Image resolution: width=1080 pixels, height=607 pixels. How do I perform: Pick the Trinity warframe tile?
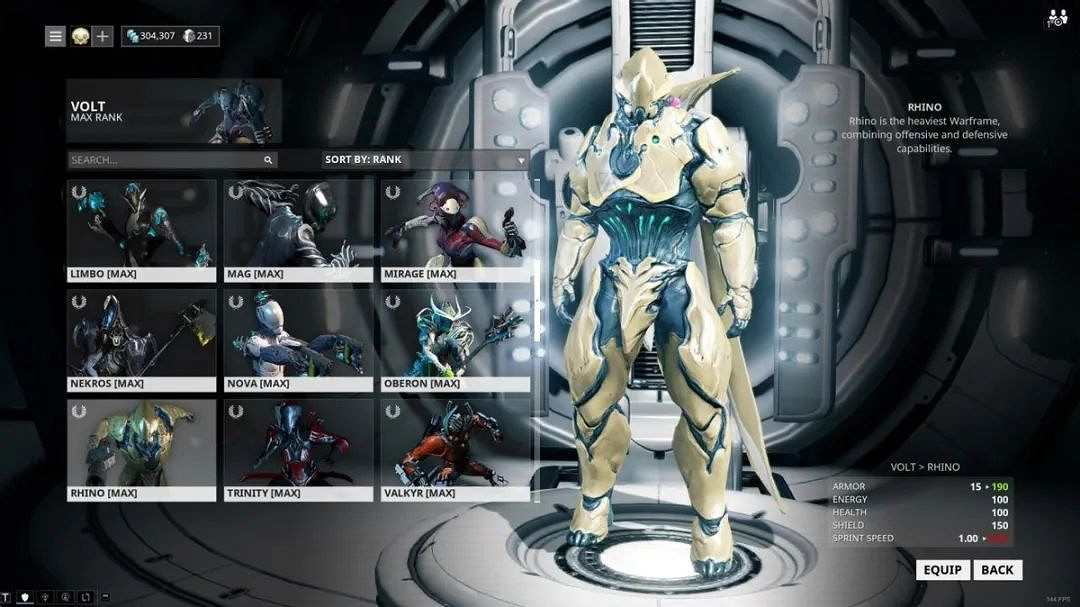tap(298, 450)
